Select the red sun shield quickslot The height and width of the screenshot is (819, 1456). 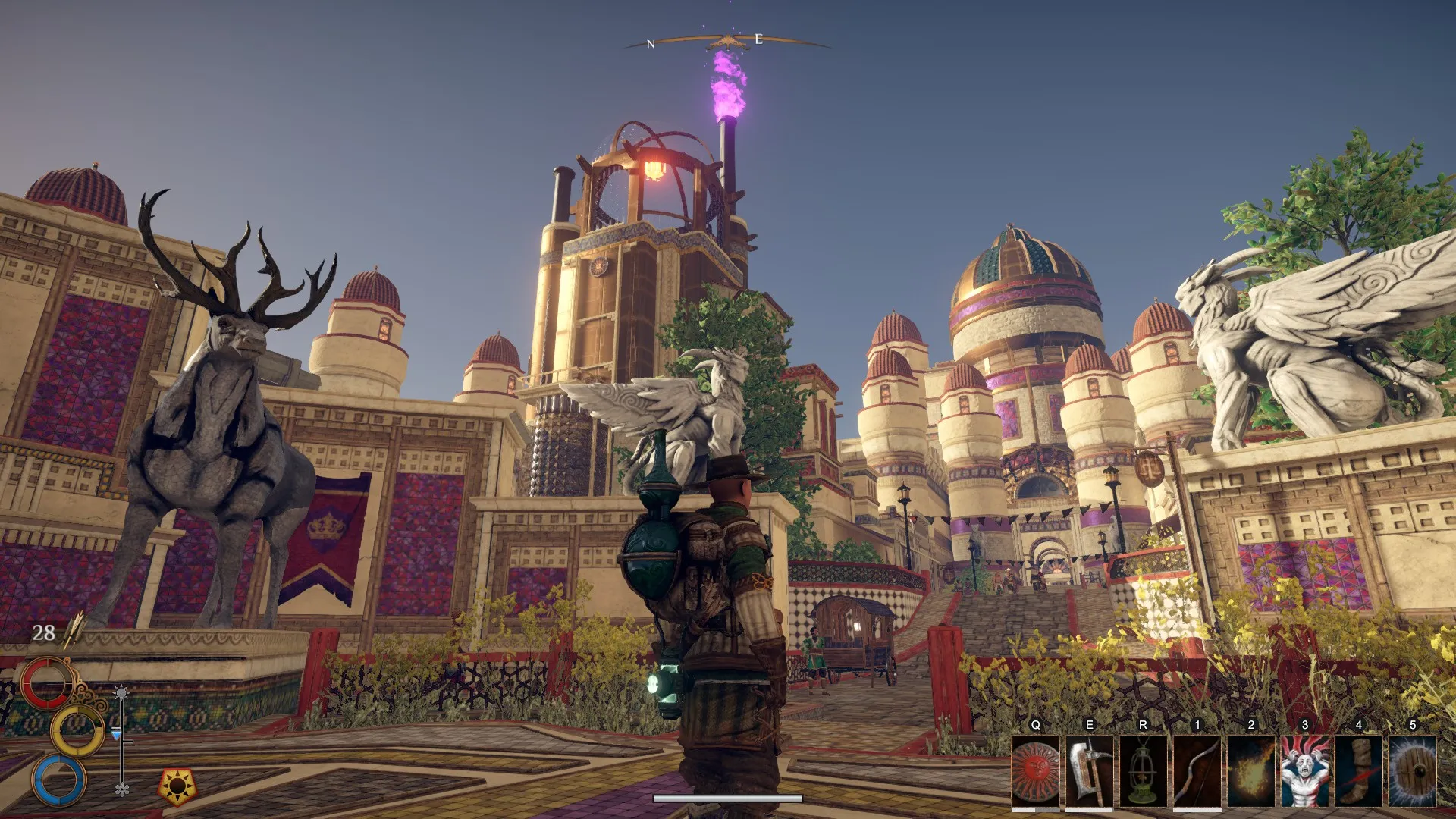click(x=1035, y=771)
